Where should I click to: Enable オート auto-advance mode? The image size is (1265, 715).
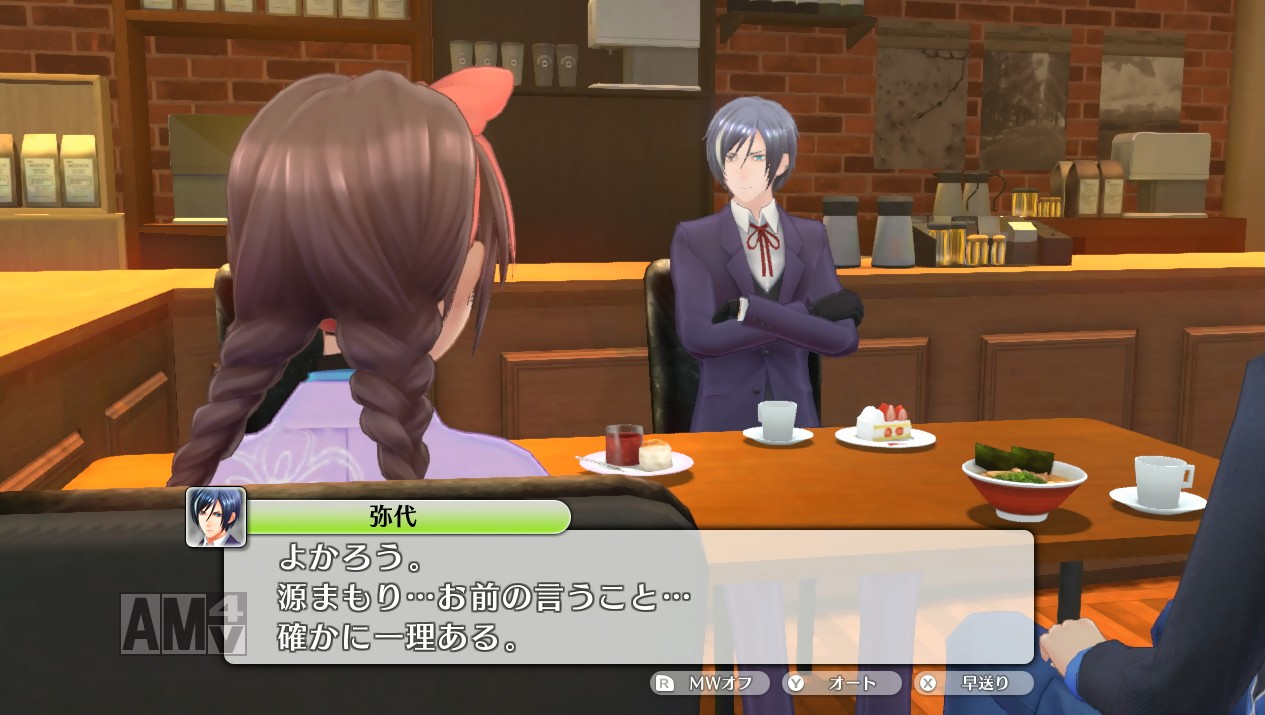point(842,684)
